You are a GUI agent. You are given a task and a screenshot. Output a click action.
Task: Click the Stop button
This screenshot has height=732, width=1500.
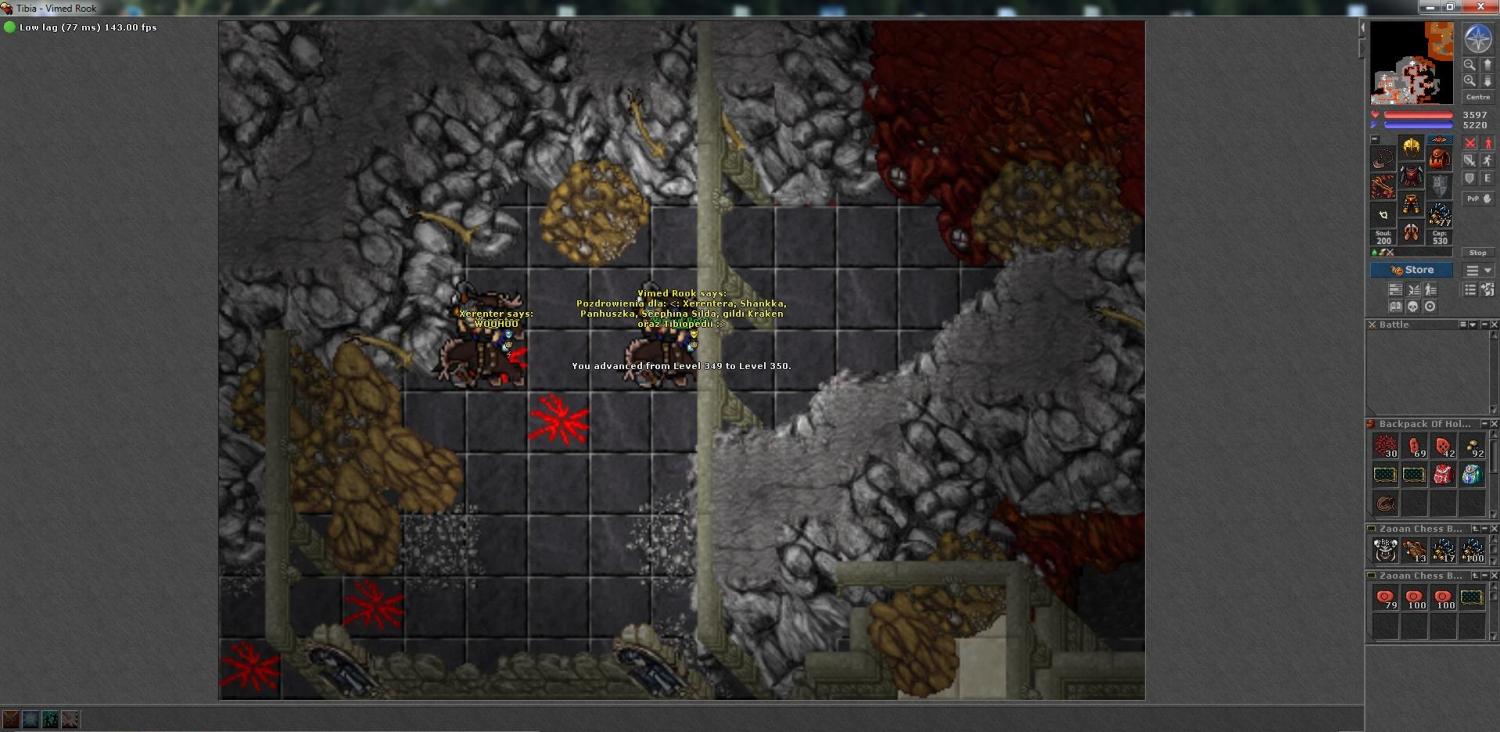pos(1477,253)
